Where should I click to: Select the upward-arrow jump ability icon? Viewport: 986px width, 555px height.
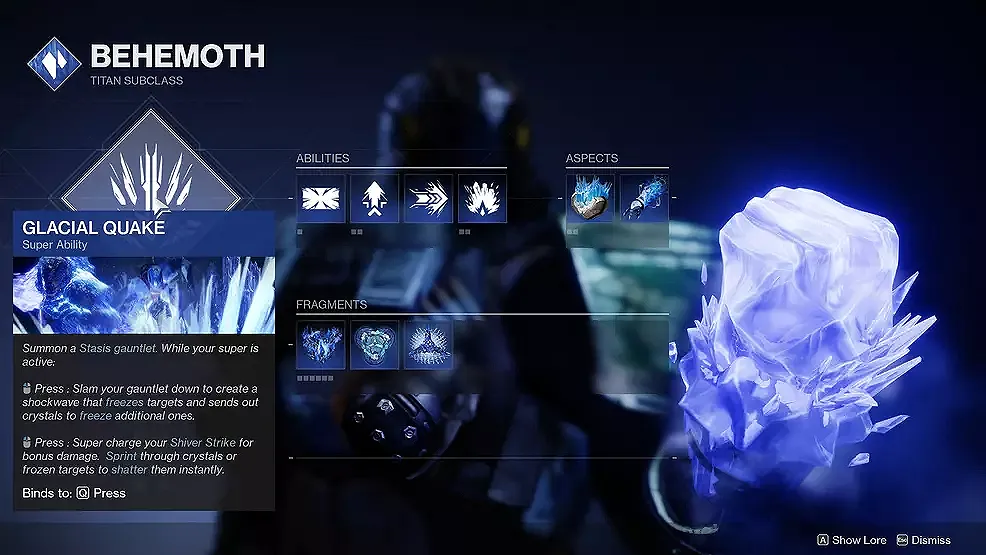coord(375,198)
